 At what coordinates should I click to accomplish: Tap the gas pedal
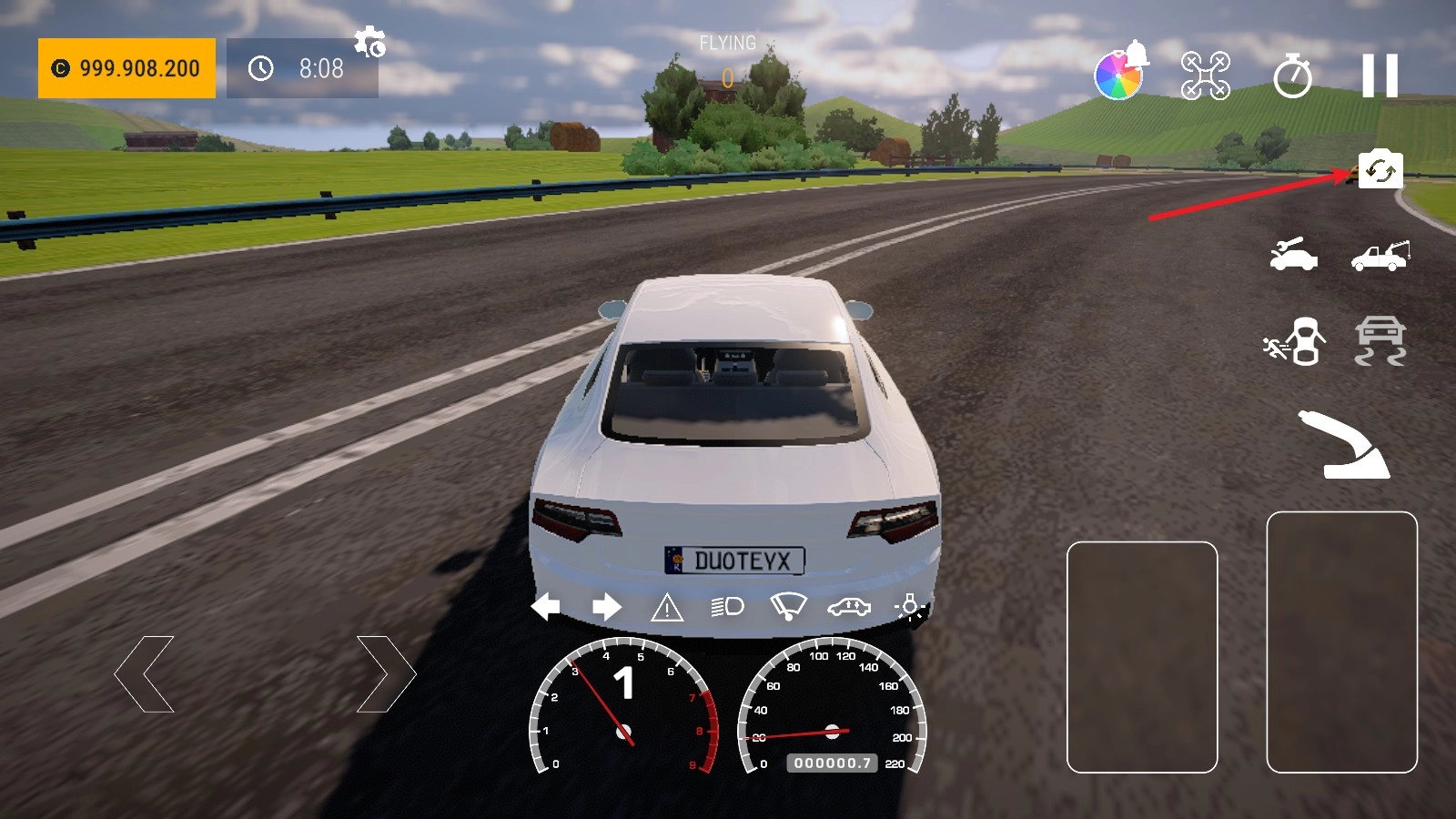tap(1341, 642)
